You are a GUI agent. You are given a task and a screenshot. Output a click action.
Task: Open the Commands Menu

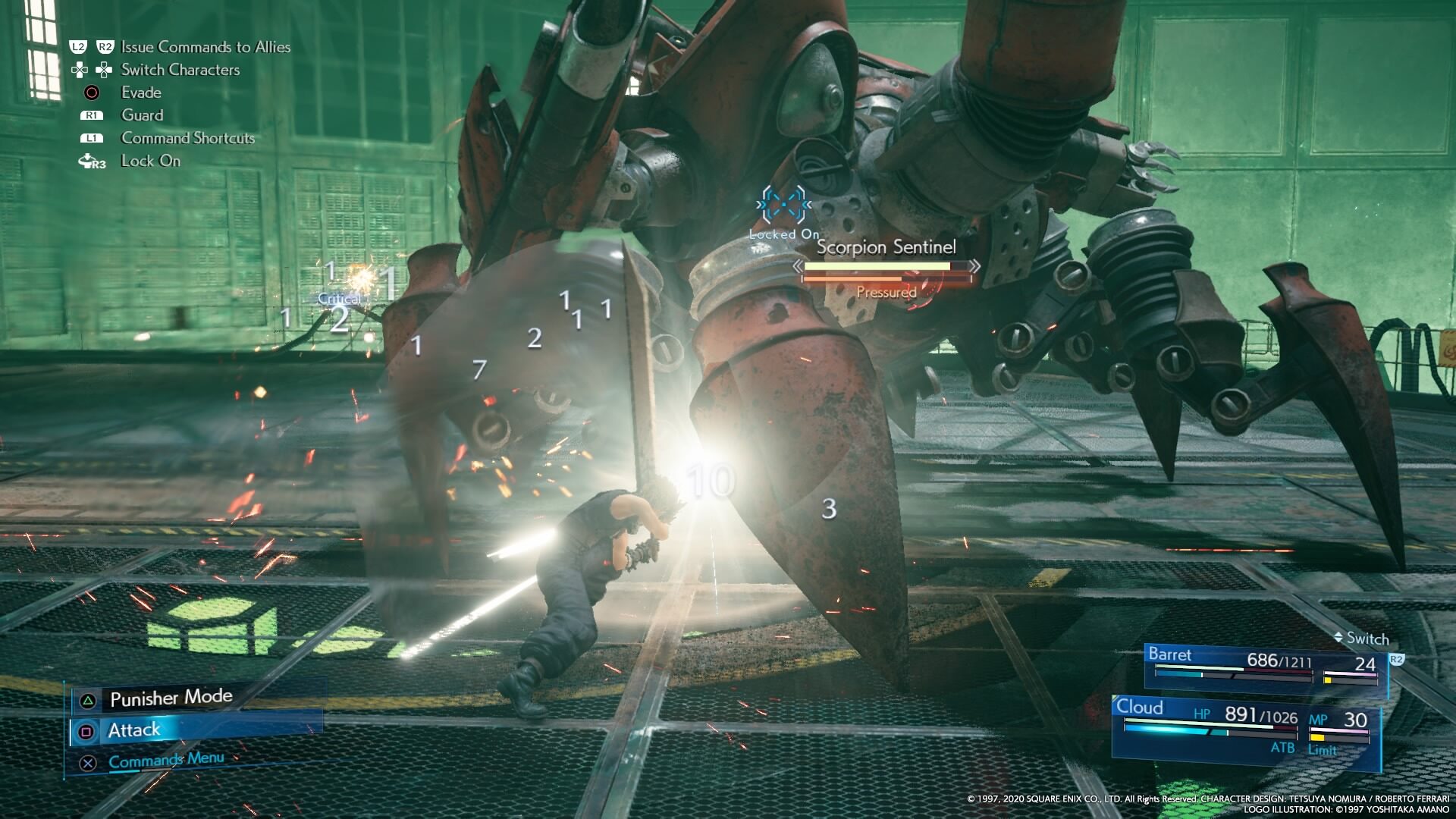pos(166,760)
